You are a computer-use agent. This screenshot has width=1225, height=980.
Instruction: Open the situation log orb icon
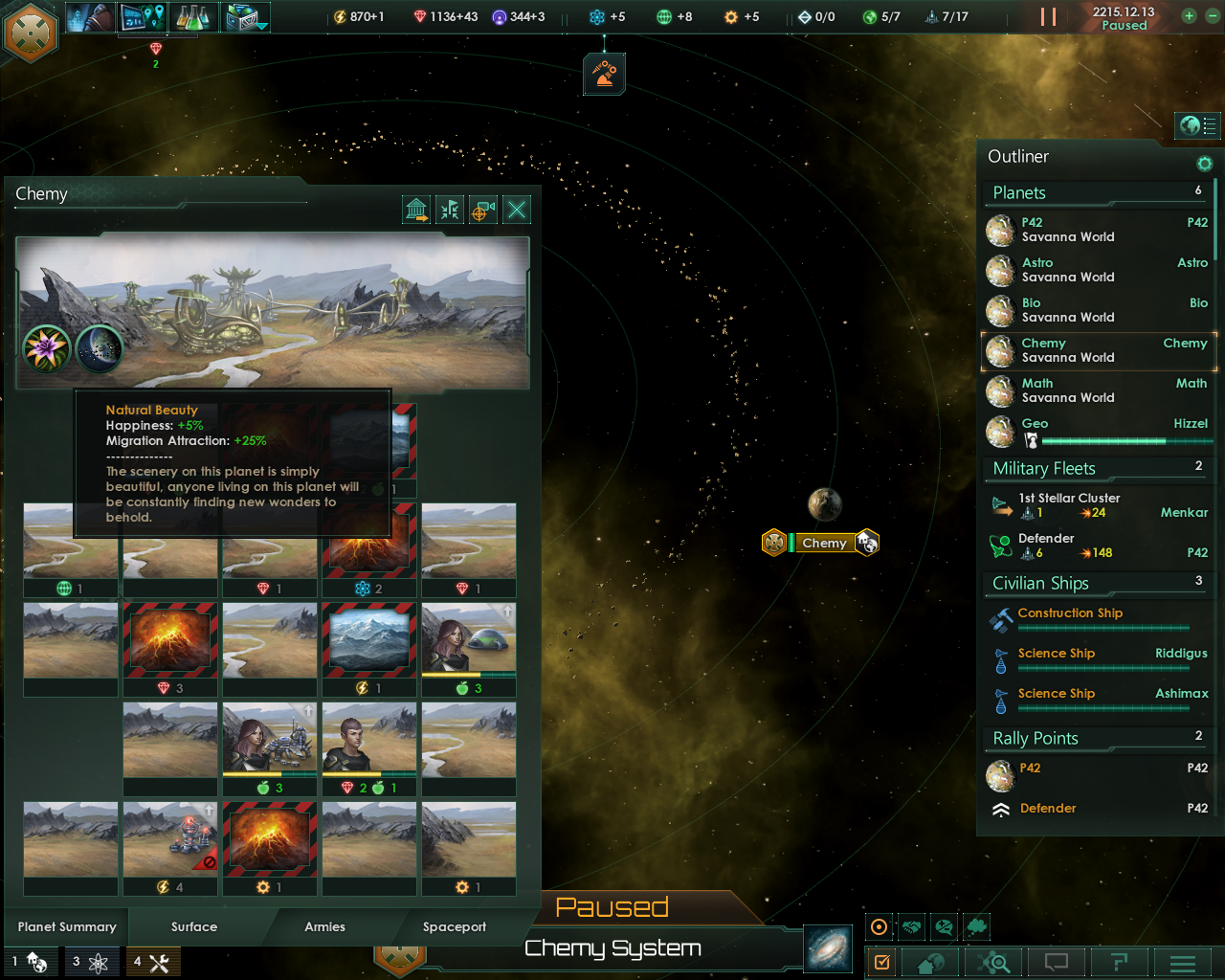[x=879, y=926]
